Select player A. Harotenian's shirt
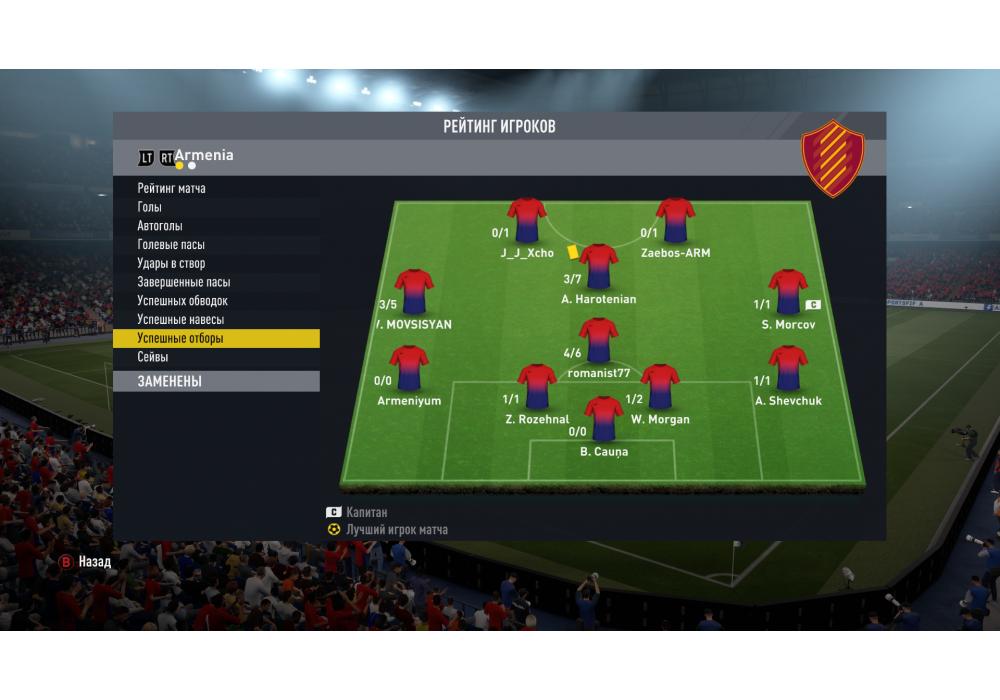 pos(599,267)
